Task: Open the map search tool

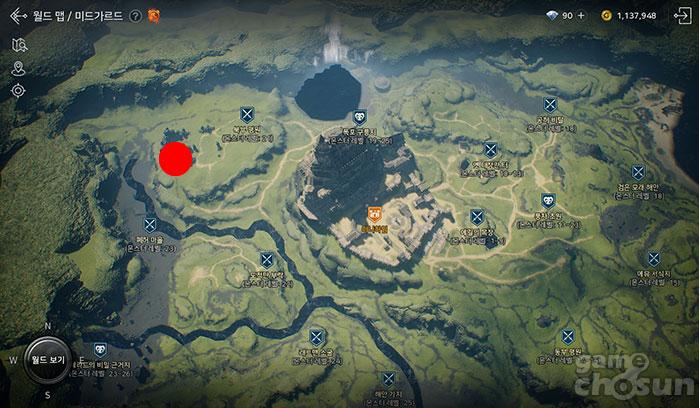Action: point(18,45)
